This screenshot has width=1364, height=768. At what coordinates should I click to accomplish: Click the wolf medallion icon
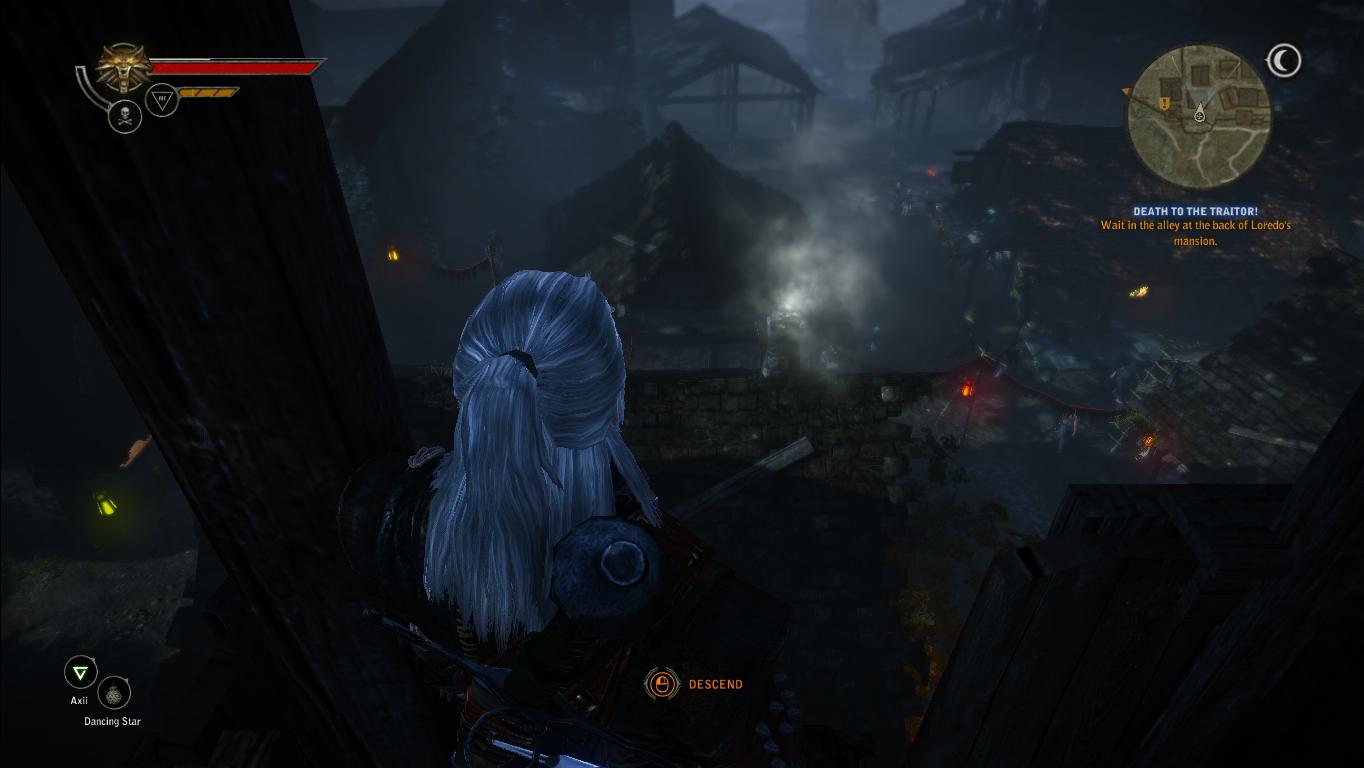click(x=125, y=68)
